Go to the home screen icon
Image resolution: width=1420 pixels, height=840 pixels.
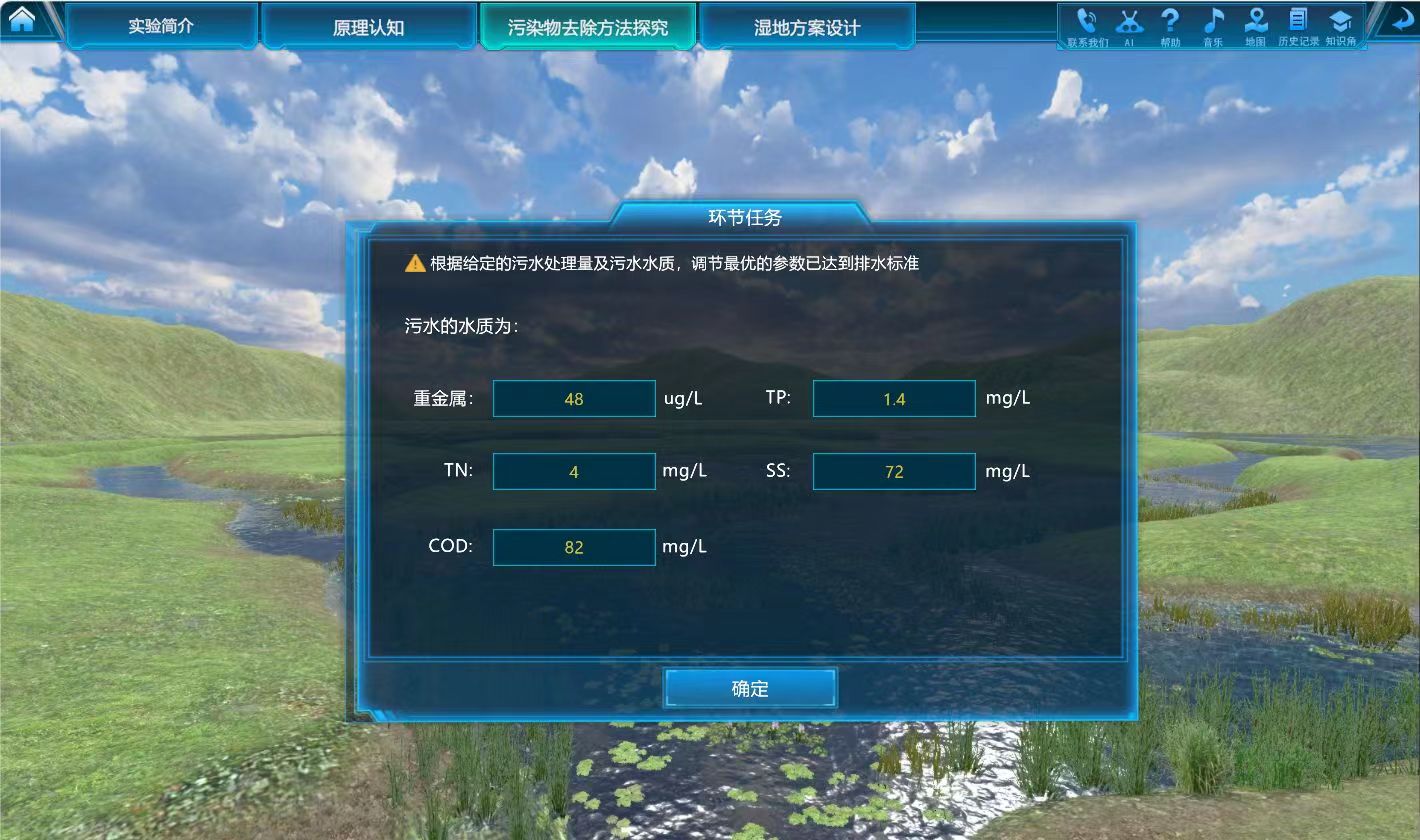(22, 20)
